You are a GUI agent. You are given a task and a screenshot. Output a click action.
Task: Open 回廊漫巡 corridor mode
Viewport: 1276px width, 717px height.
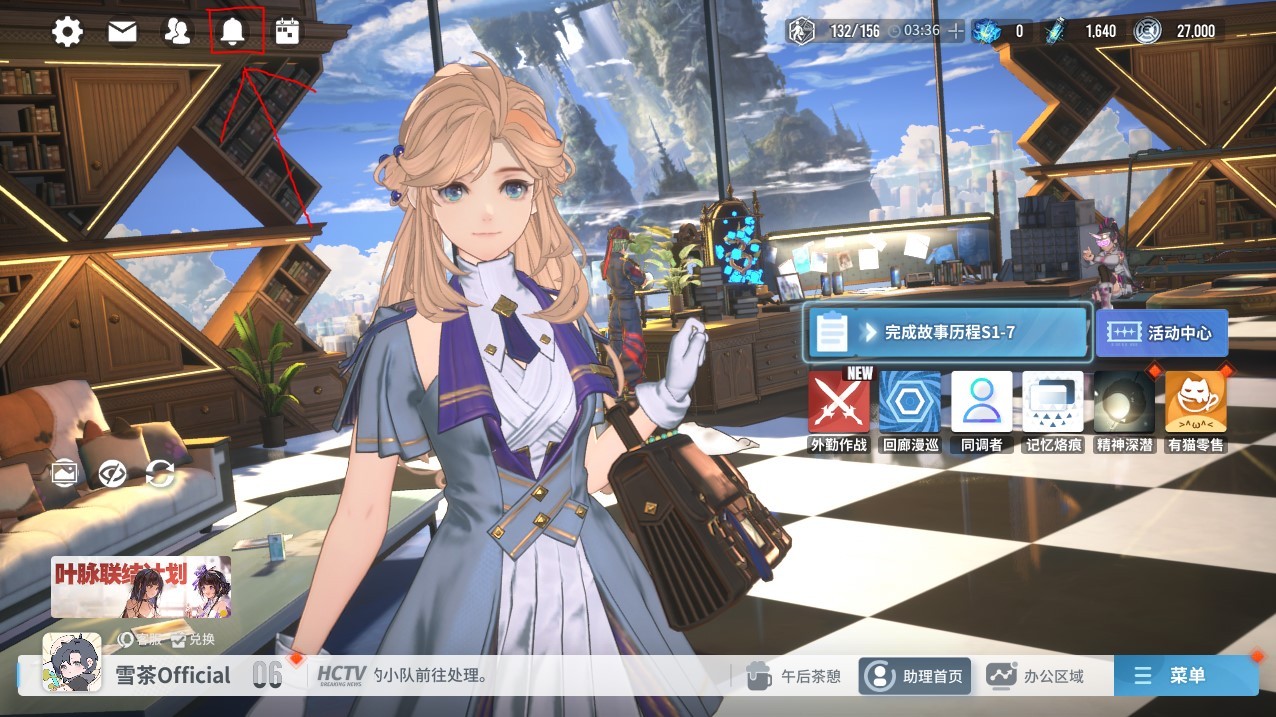click(x=910, y=410)
